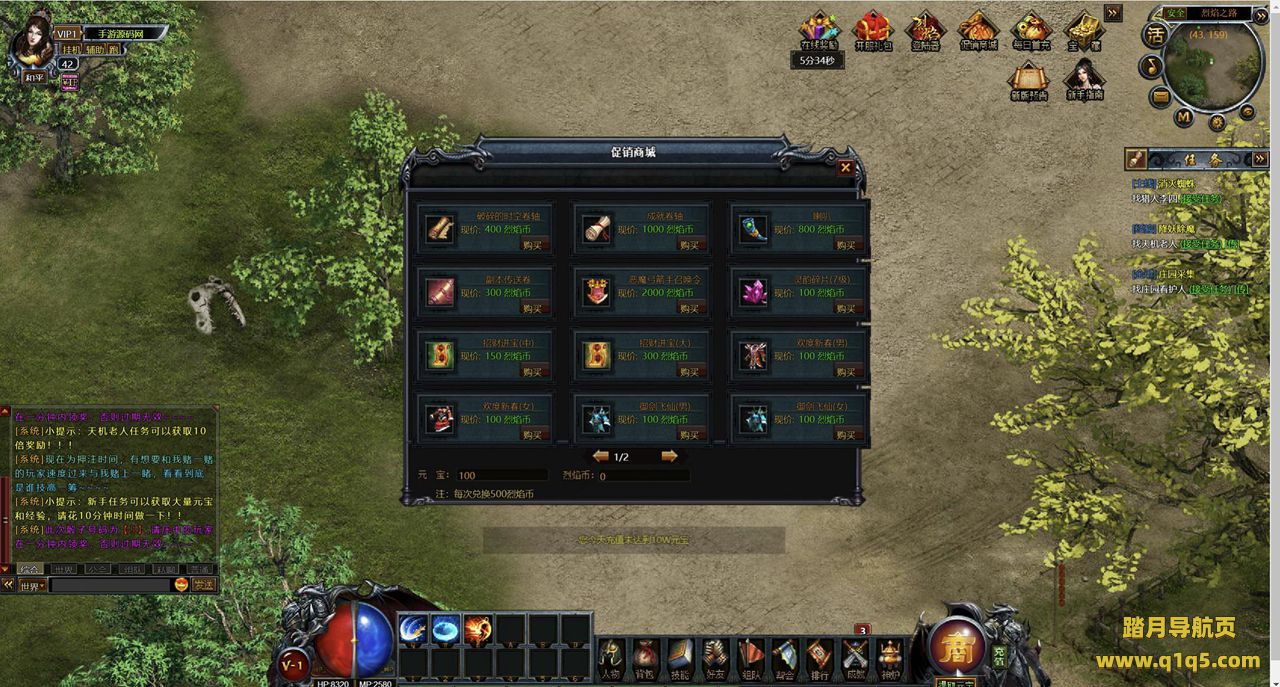1280x687 pixels.
Task: Open the 宝藏 treasure chest icon
Action: point(1083,31)
